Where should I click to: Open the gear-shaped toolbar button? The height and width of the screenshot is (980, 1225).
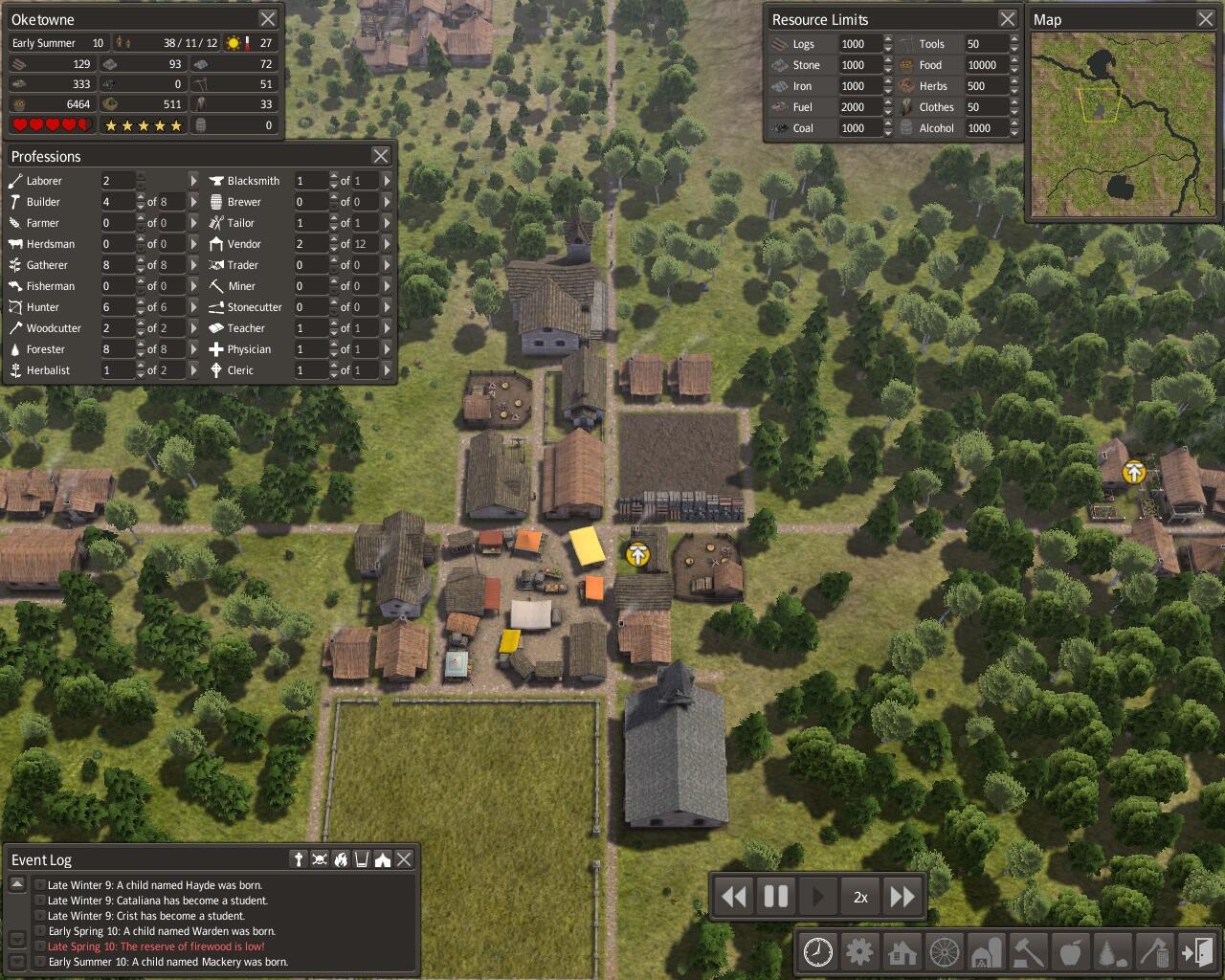tap(860, 952)
